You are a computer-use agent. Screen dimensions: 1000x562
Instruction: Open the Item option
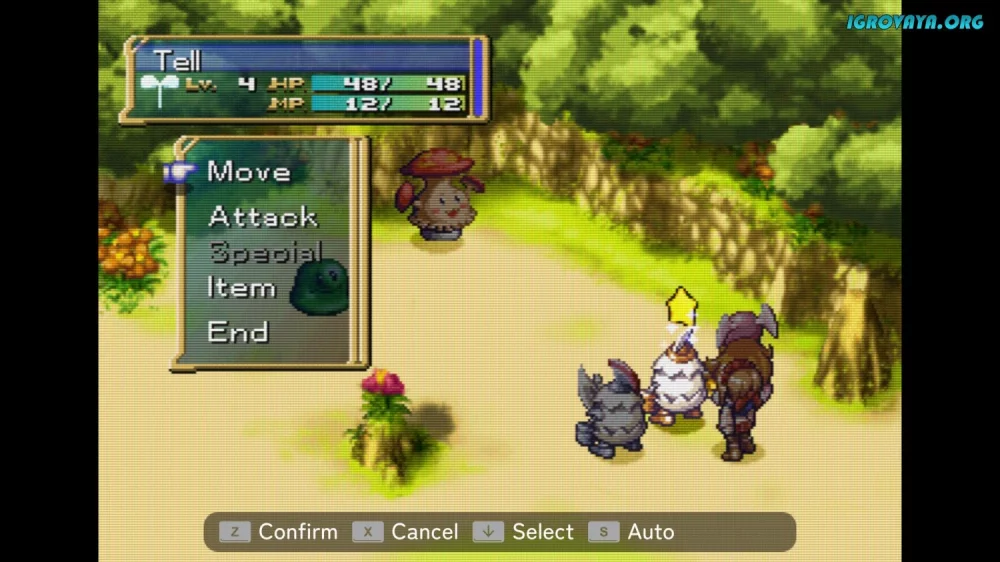pos(241,288)
